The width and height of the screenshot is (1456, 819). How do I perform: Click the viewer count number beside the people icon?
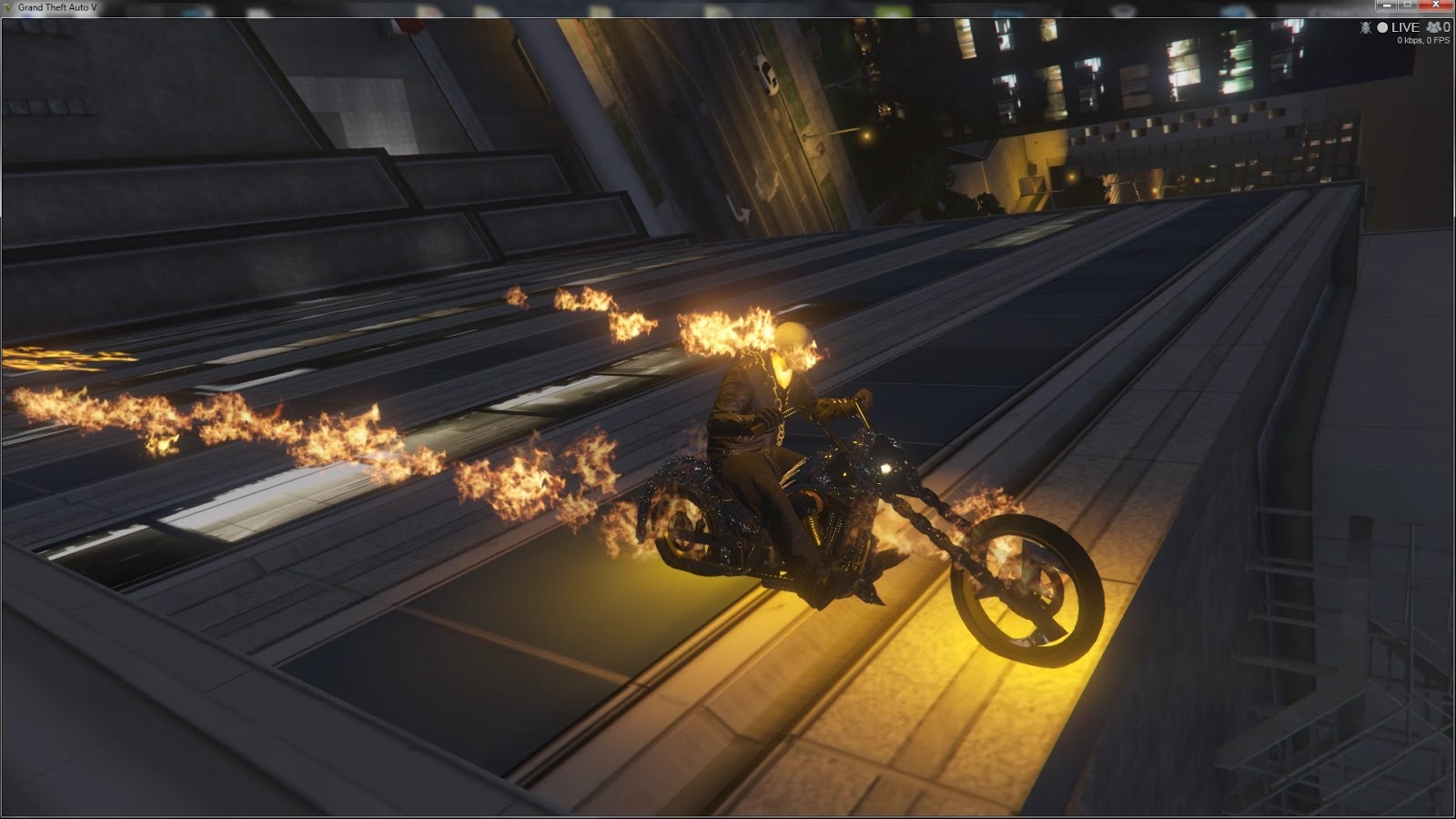point(1448,28)
